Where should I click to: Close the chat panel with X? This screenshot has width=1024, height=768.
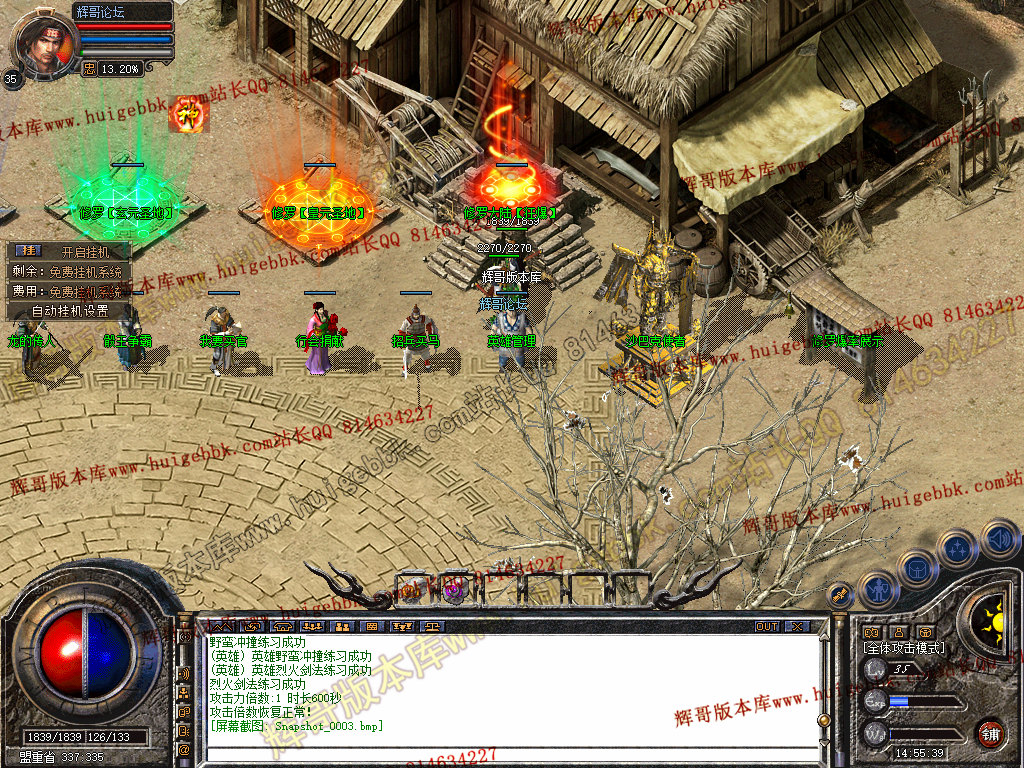tap(797, 627)
